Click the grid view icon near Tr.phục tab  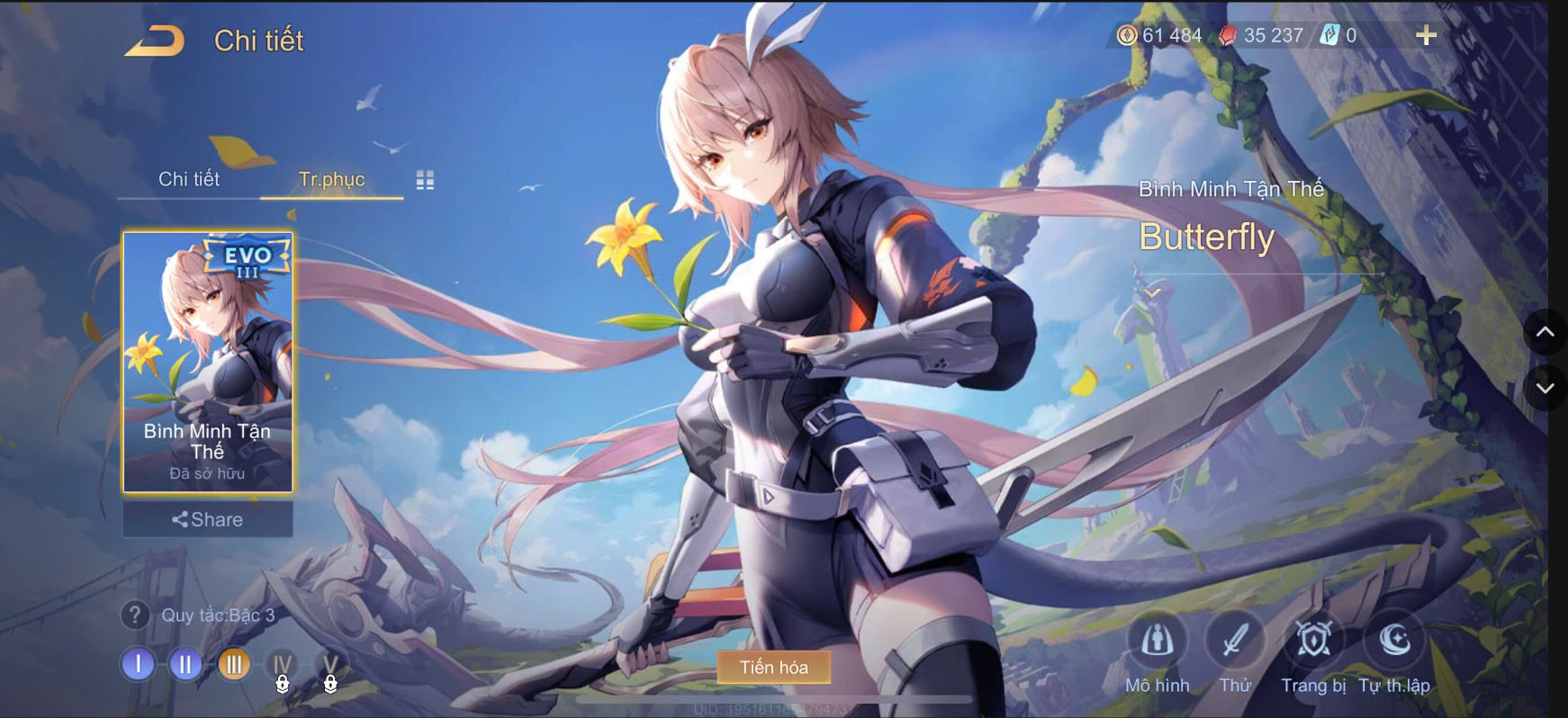[427, 180]
